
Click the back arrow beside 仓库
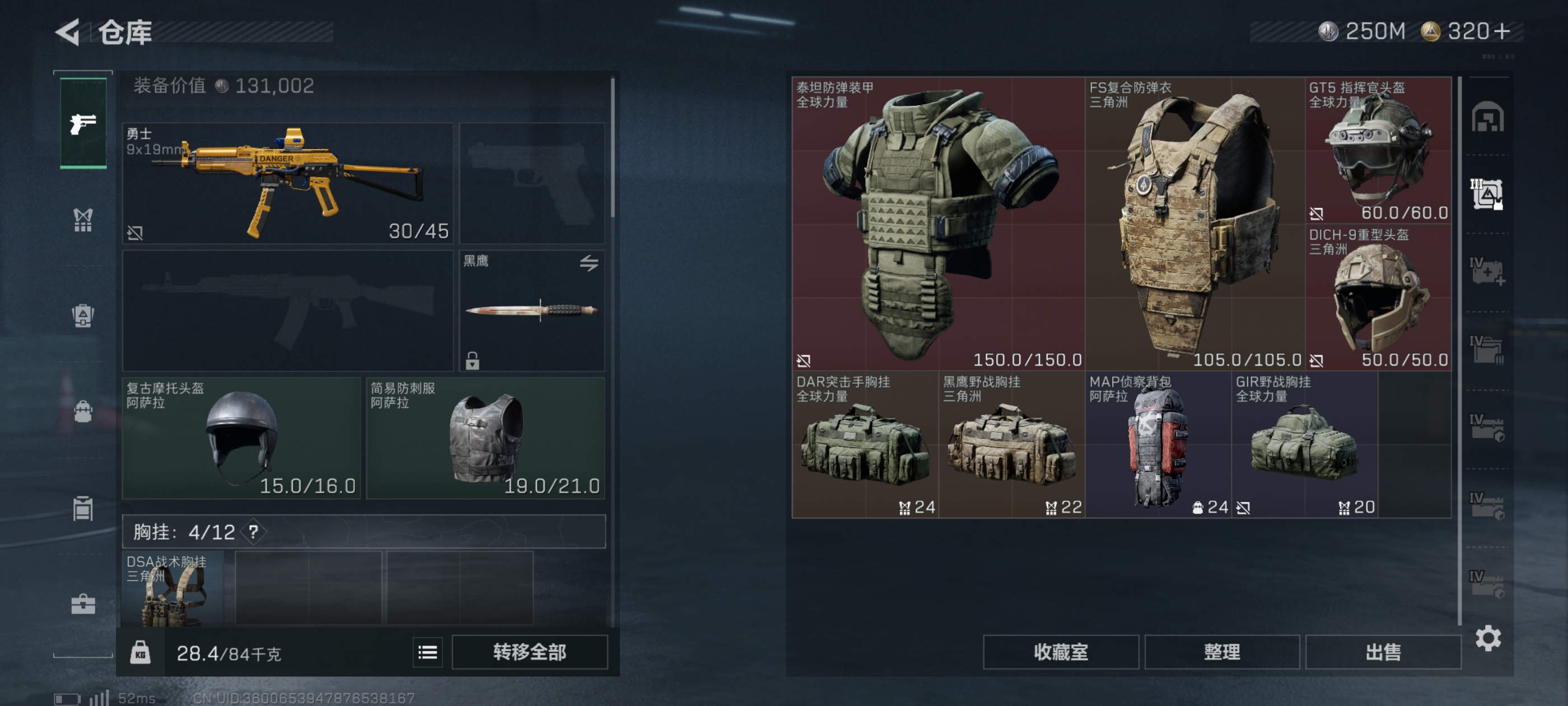[x=69, y=32]
